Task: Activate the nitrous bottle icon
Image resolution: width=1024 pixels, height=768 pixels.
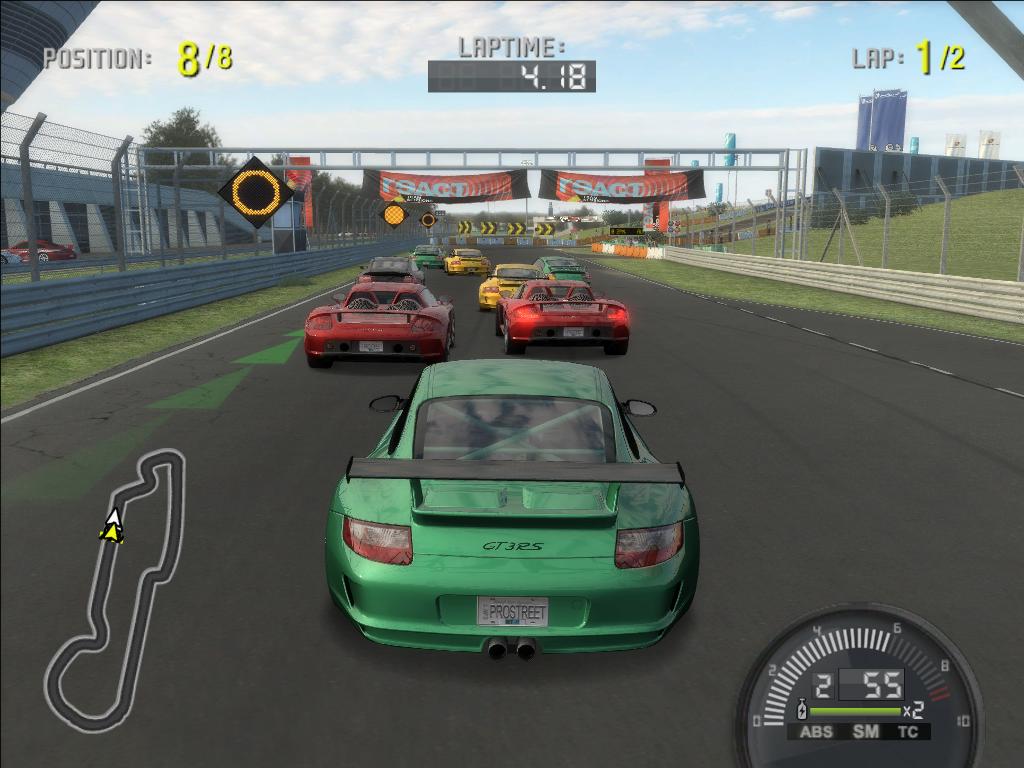Action: [x=800, y=711]
